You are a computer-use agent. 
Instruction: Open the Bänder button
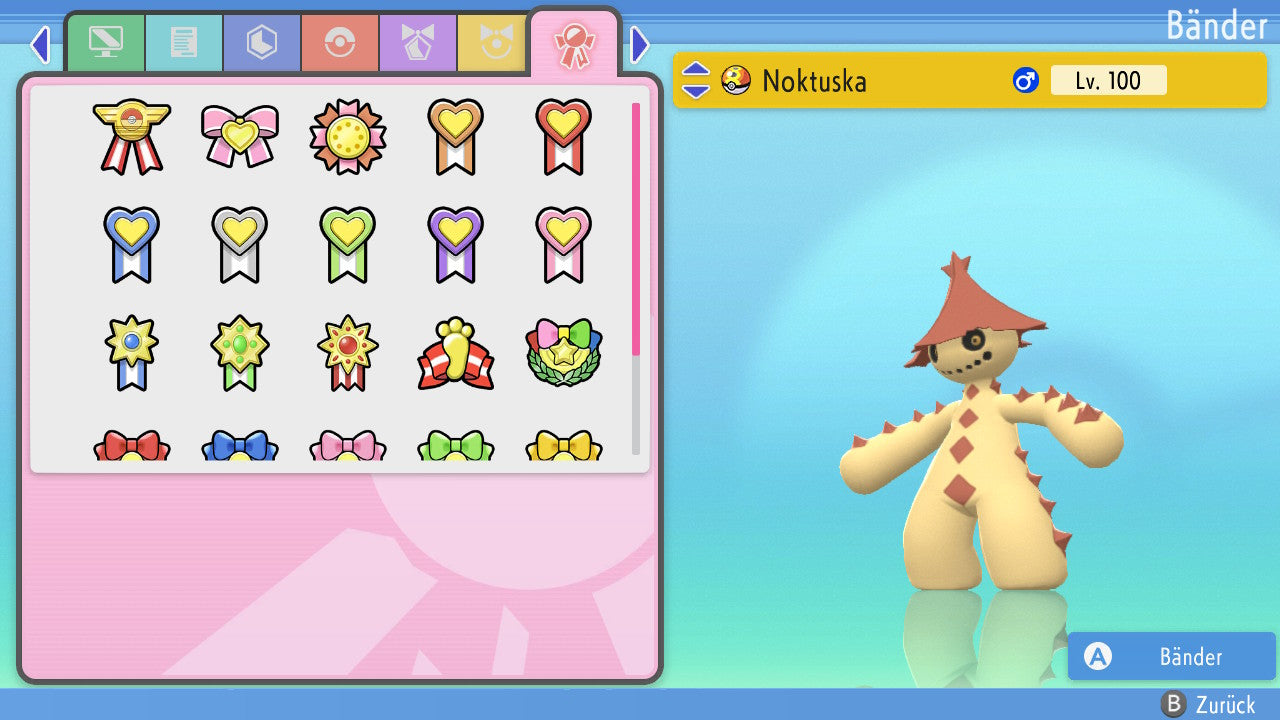pos(1171,656)
